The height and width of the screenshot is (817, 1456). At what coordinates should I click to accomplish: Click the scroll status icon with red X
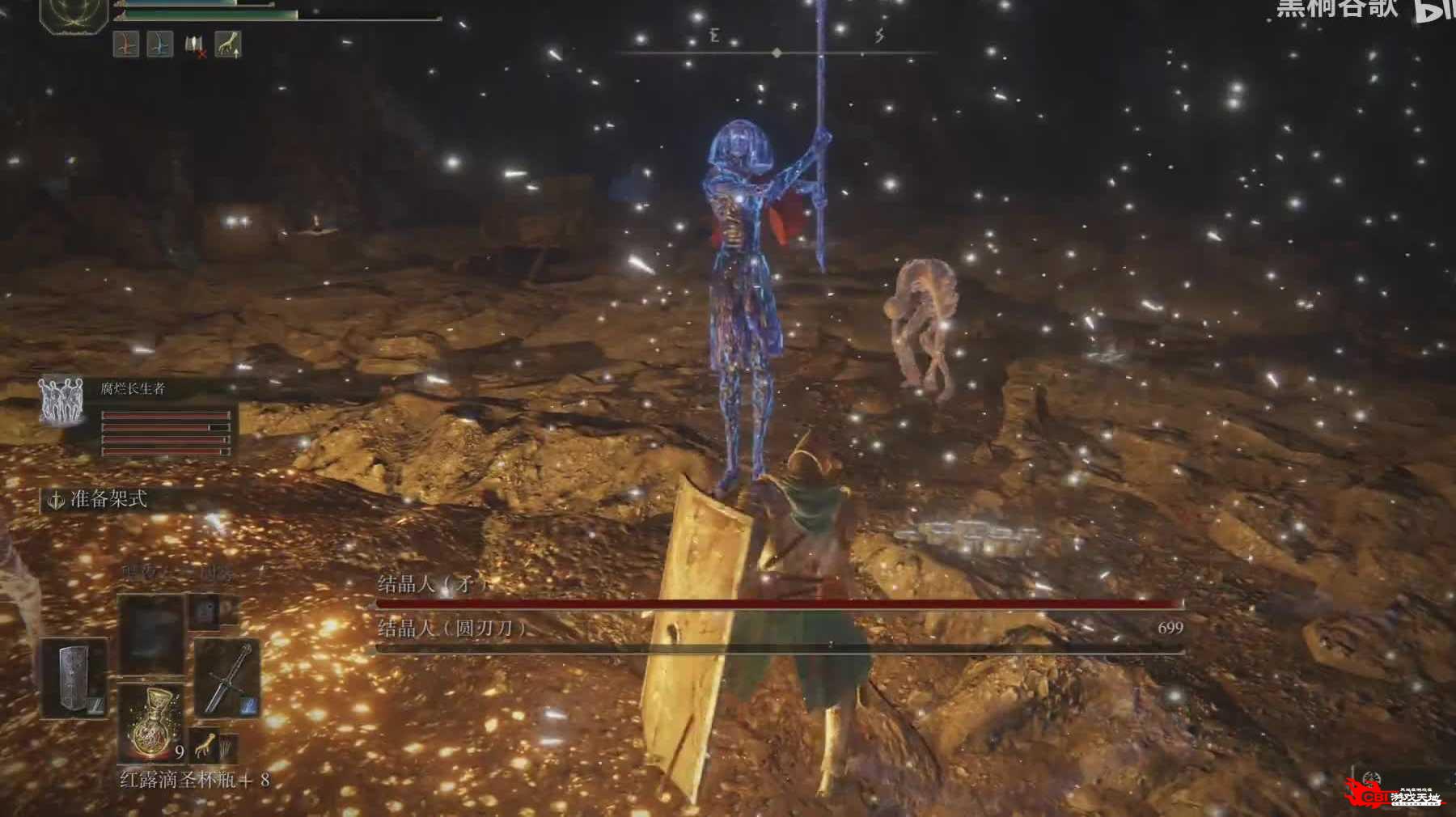click(194, 45)
